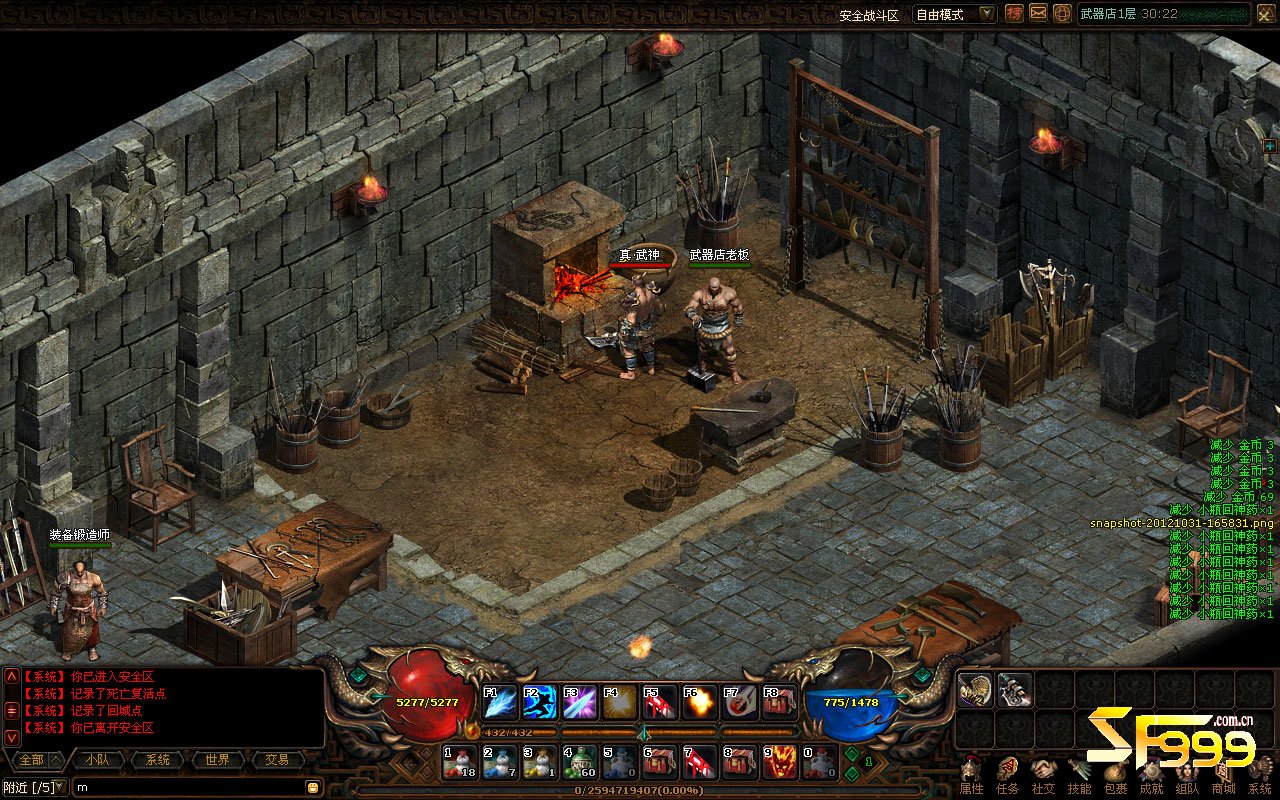Screen dimensions: 1280x800
Task: Activate the F1 ice blade skill
Action: click(x=499, y=702)
